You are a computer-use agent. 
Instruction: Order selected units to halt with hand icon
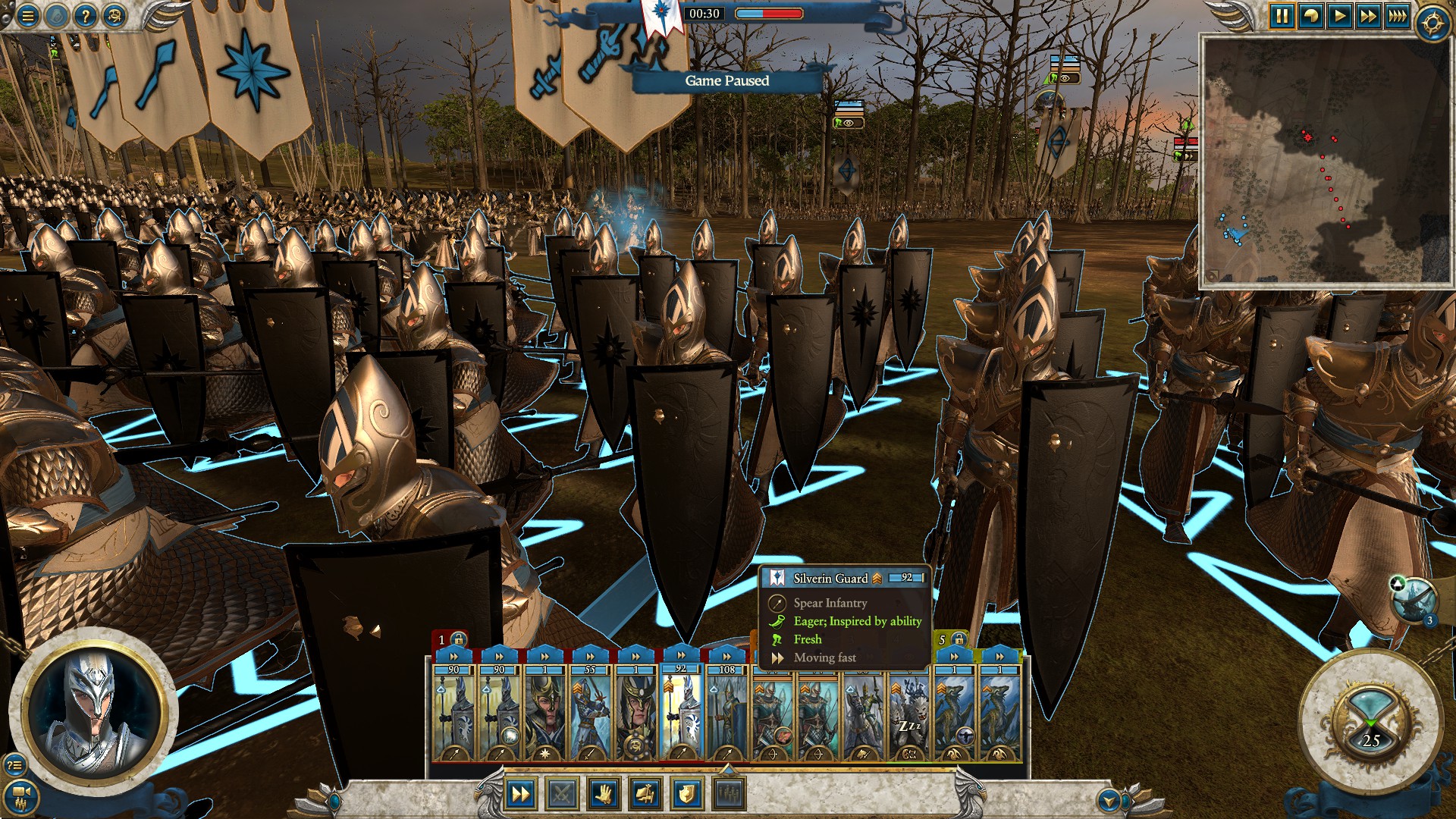click(604, 794)
